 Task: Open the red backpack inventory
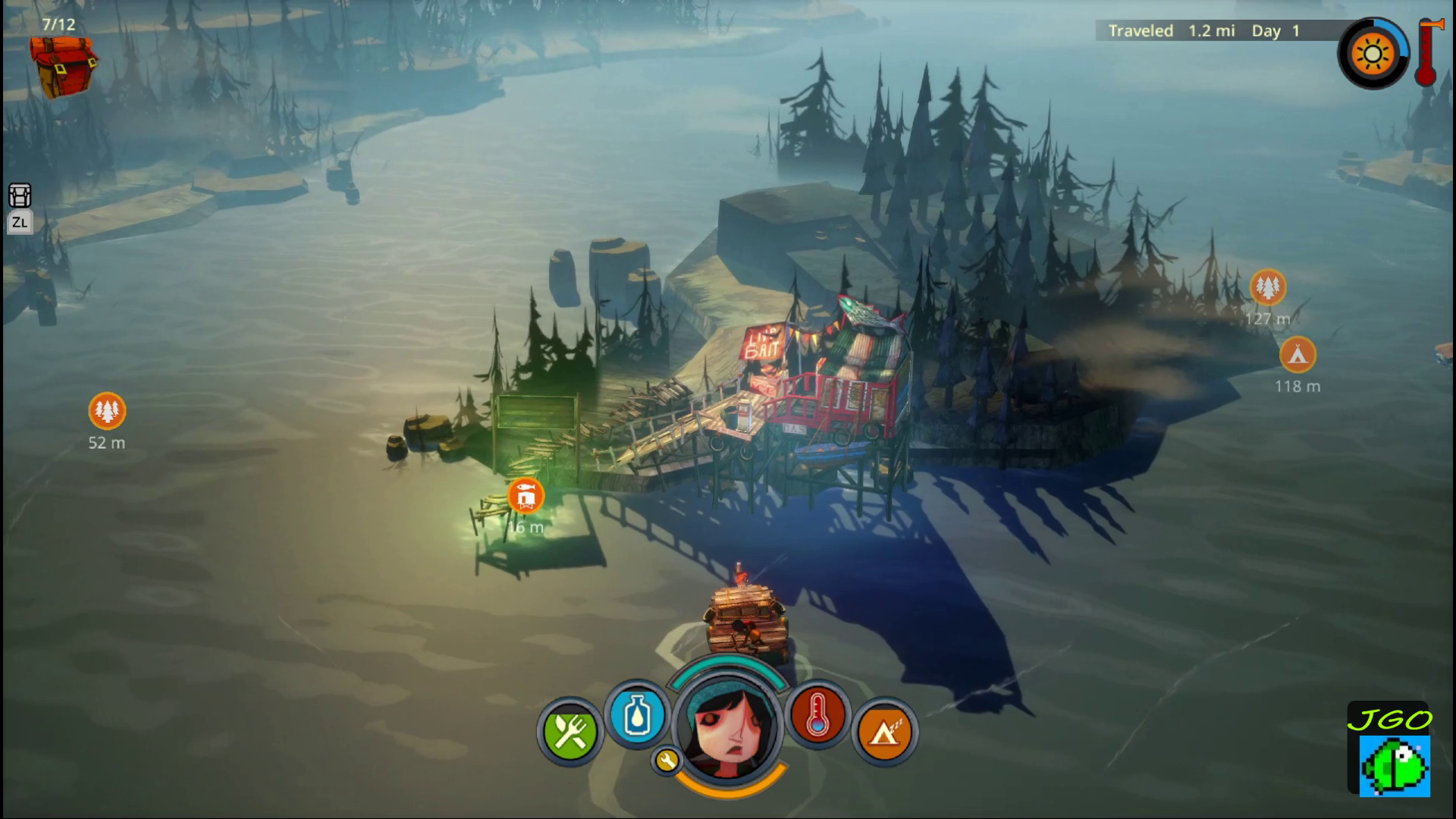(63, 65)
